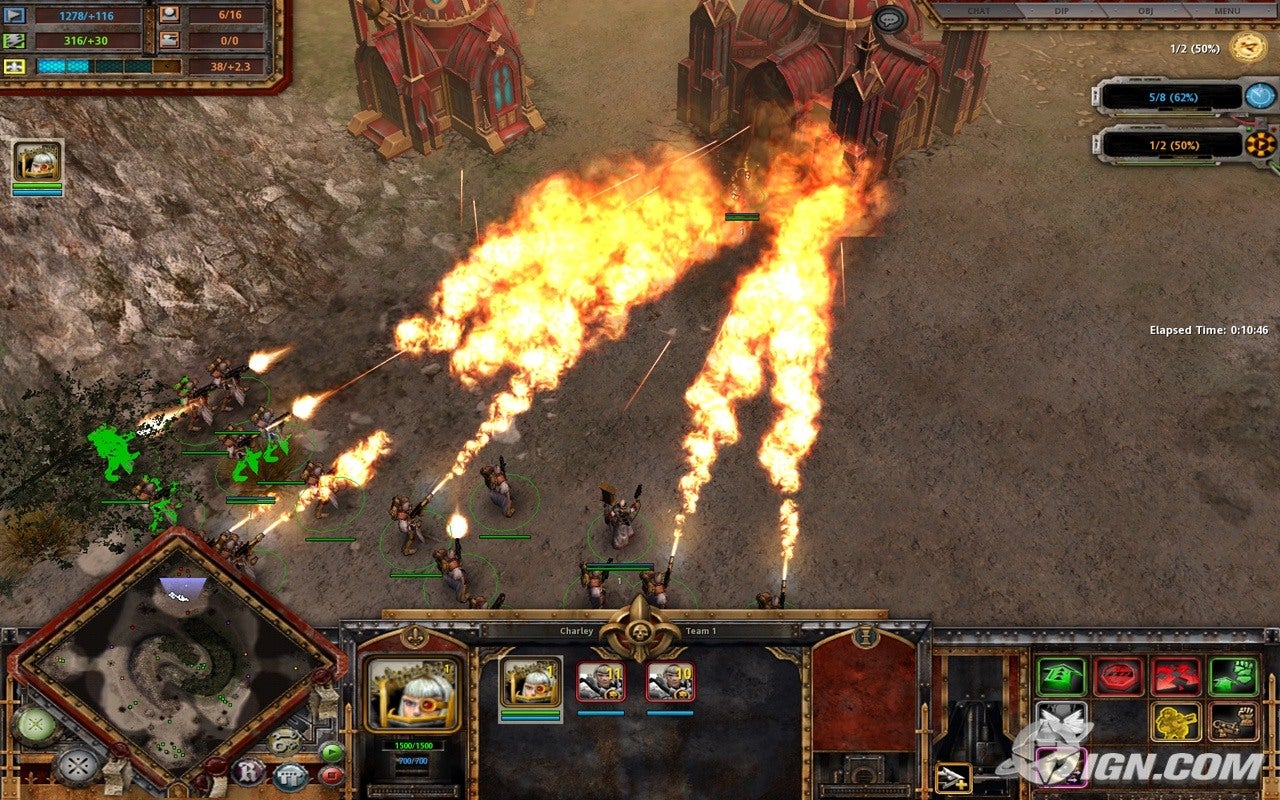The image size is (1280, 800).
Task: Select the hero icon below resource panel
Action: 38,162
